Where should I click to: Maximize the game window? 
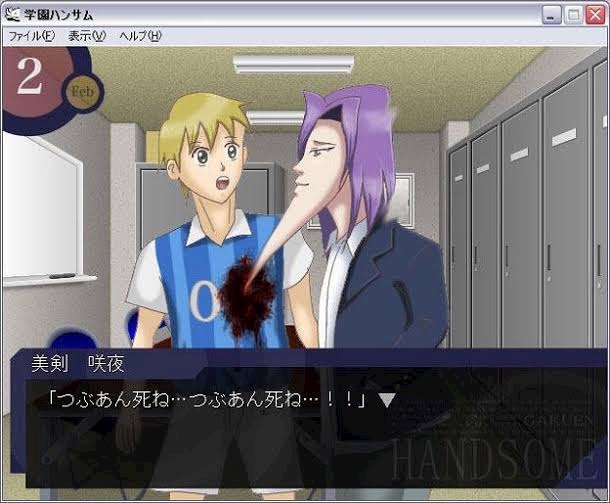[x=573, y=15]
